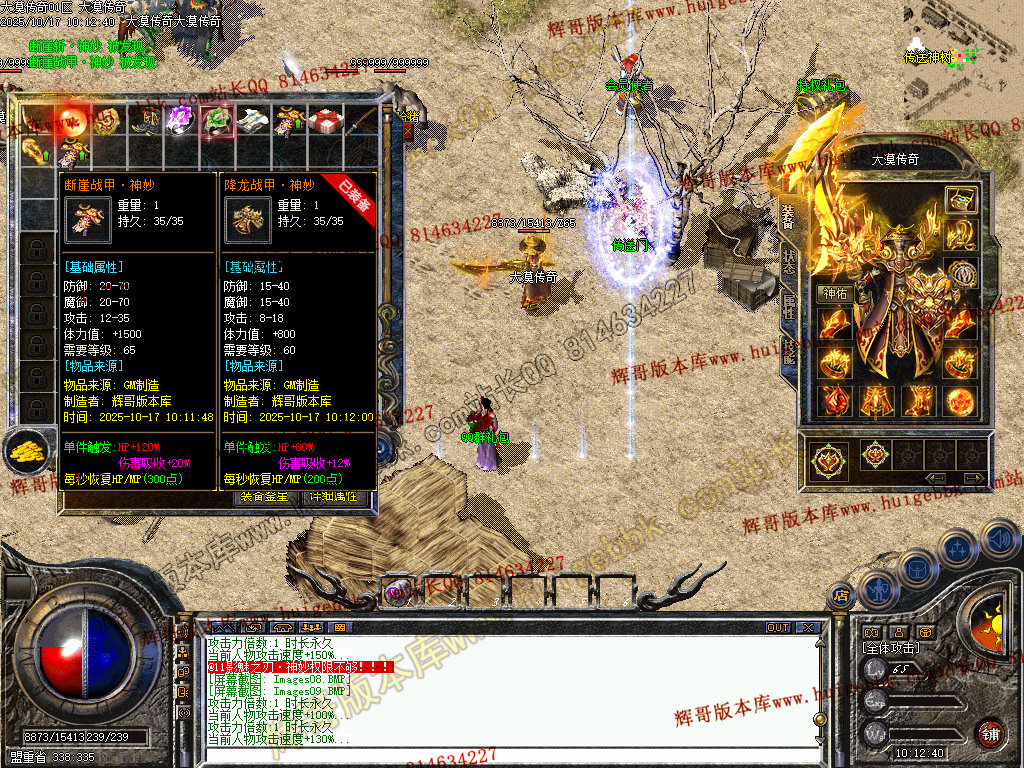Click the OUT button on chat bar
1024x768 pixels.
coord(777,628)
